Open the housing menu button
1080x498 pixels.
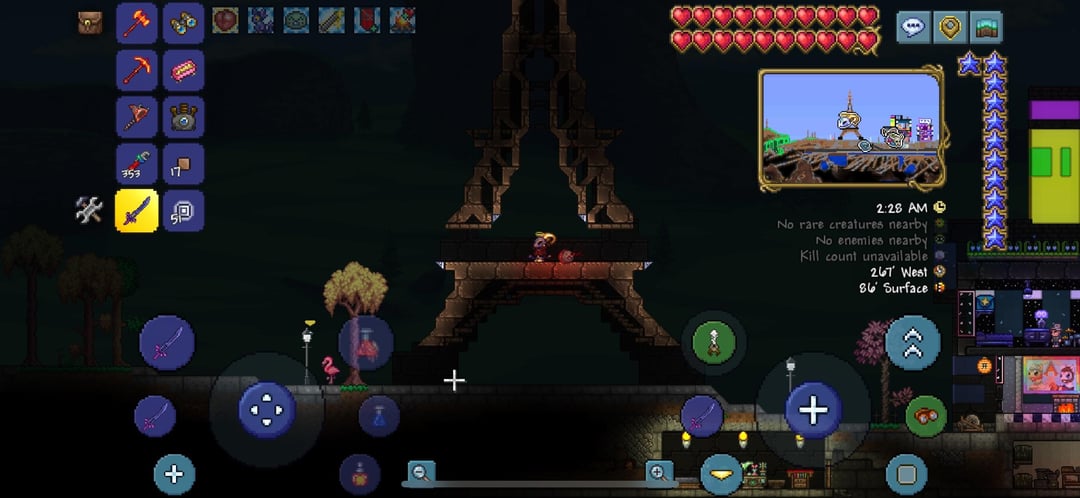point(985,27)
